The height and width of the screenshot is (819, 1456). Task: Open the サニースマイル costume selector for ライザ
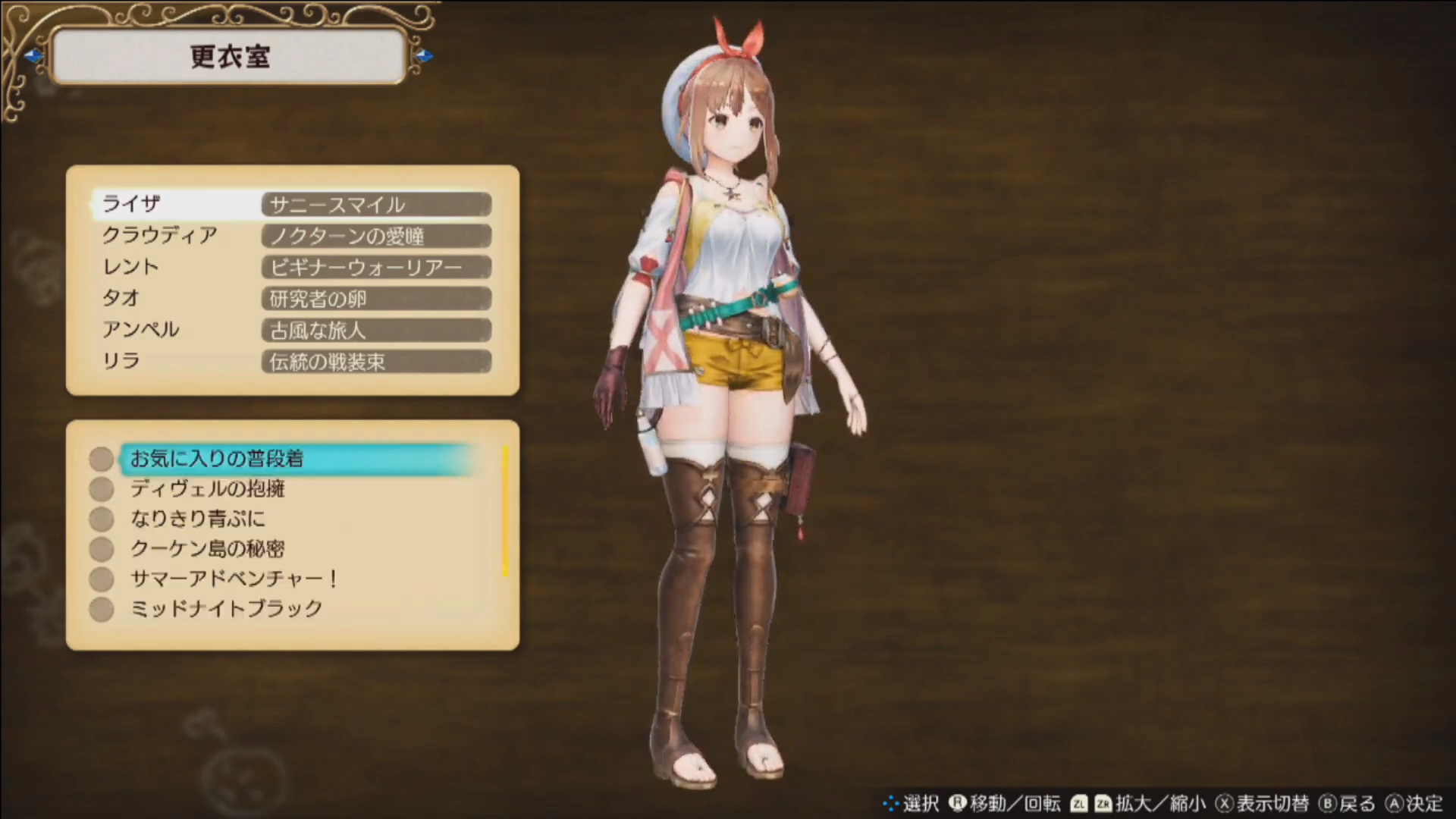pos(375,204)
